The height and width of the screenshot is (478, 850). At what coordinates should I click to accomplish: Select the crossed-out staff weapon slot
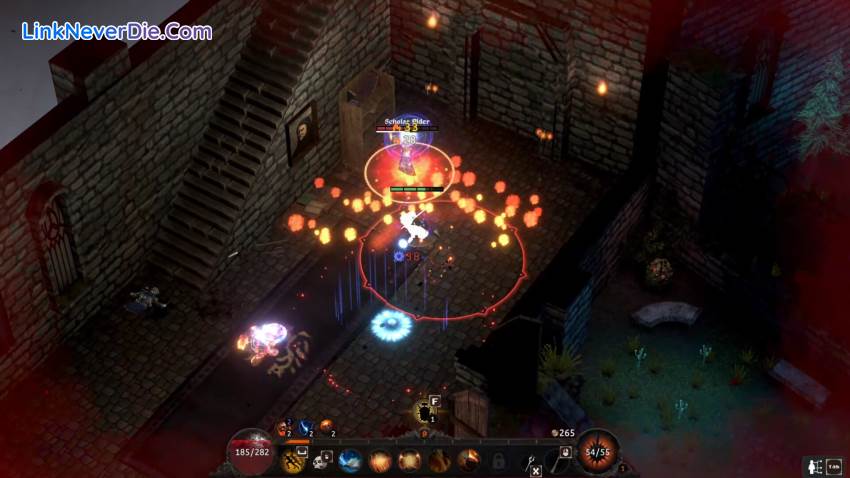tap(531, 462)
